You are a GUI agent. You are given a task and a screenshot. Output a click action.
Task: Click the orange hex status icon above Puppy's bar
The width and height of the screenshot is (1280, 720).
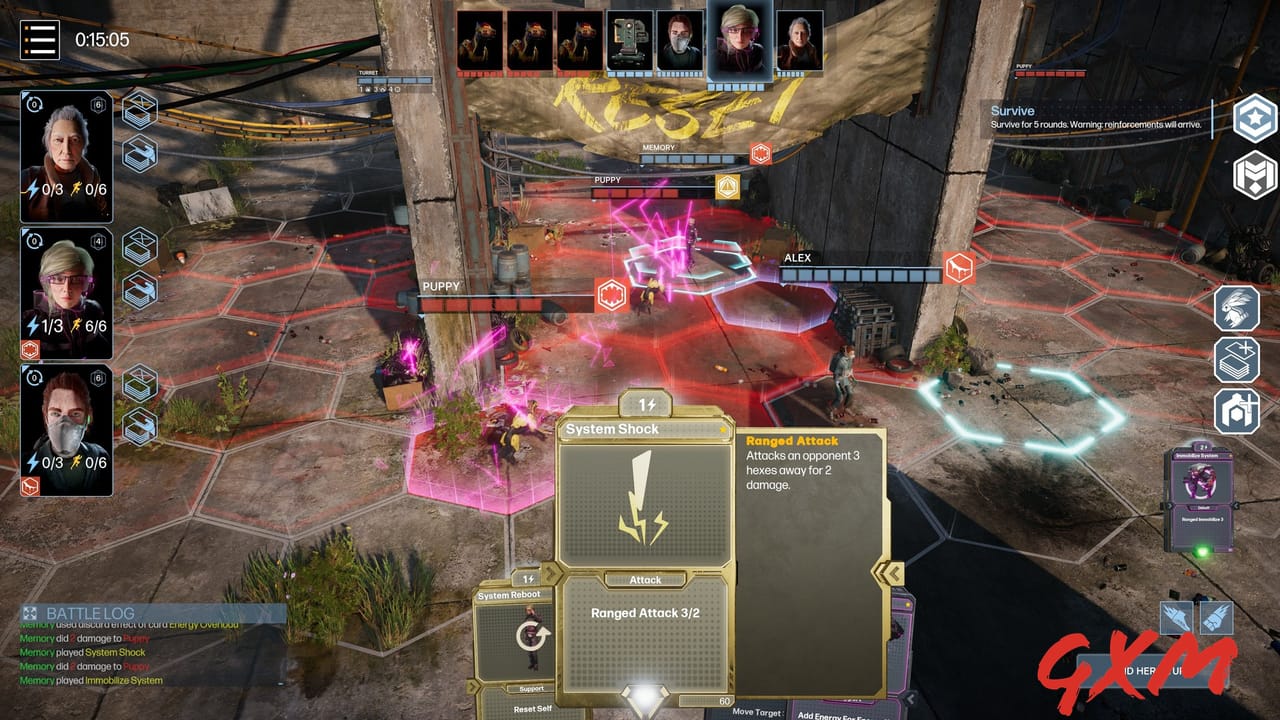pyautogui.click(x=727, y=186)
